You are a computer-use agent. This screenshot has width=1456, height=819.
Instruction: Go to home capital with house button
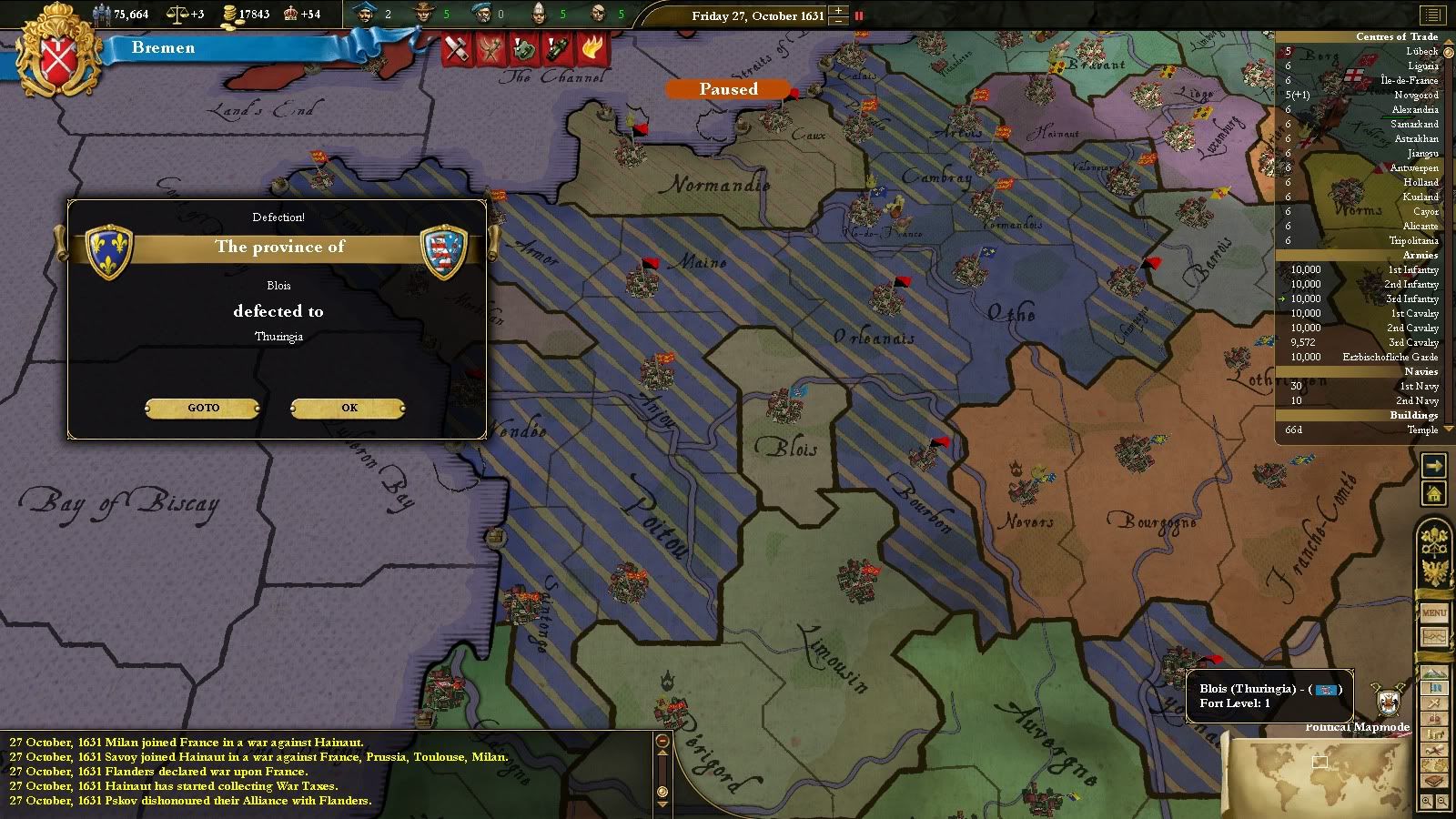coord(1433,494)
